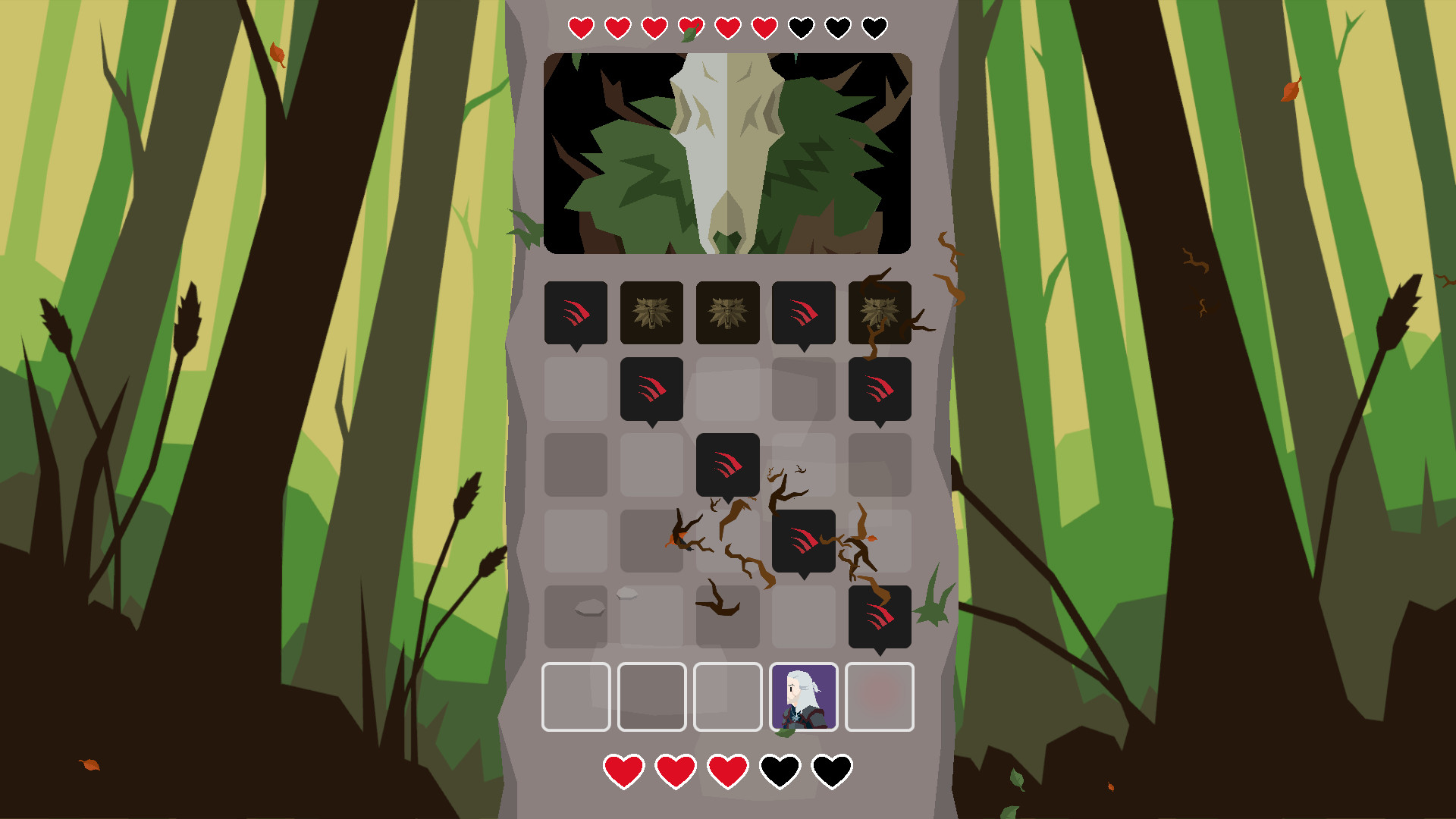
Task: Select the wolf medallion tile in the rightmost column
Action: (880, 313)
